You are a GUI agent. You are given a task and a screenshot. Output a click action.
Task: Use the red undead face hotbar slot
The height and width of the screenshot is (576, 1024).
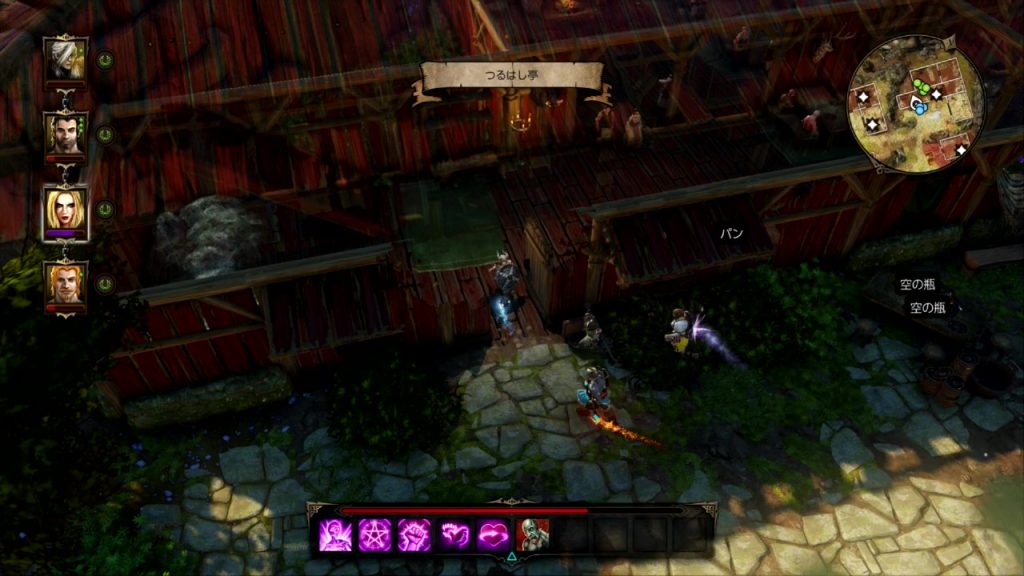(x=535, y=535)
